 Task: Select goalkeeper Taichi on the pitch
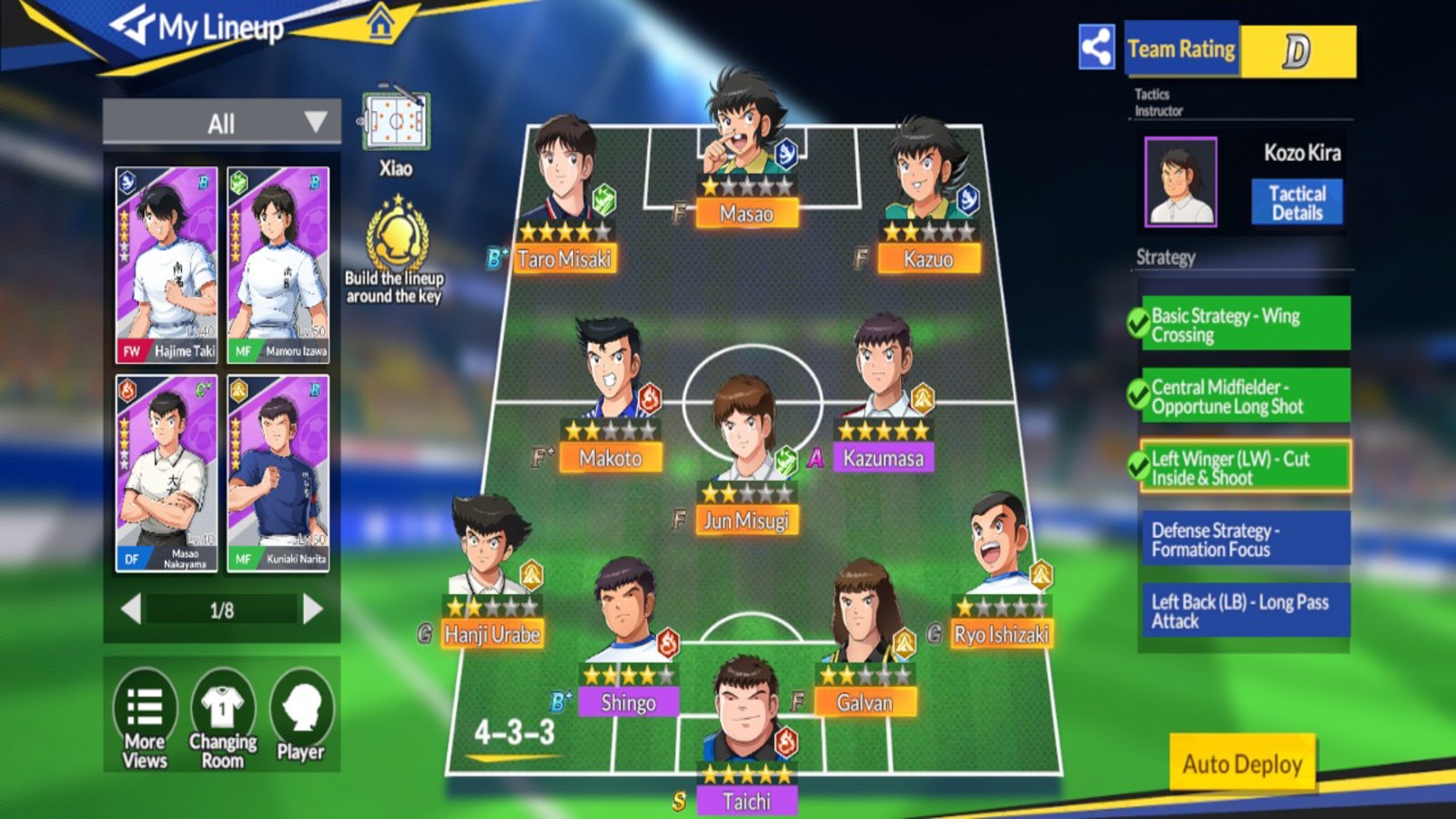746,728
